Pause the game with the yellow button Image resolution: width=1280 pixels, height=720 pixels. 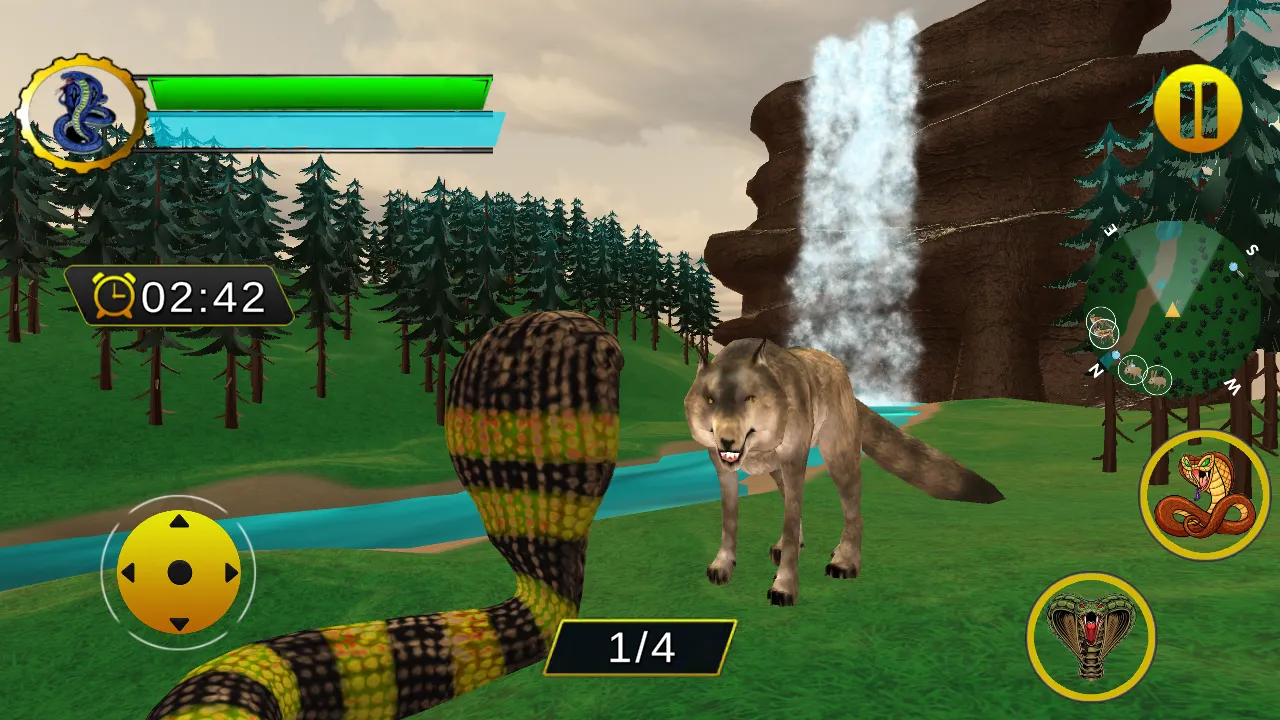(x=1197, y=108)
